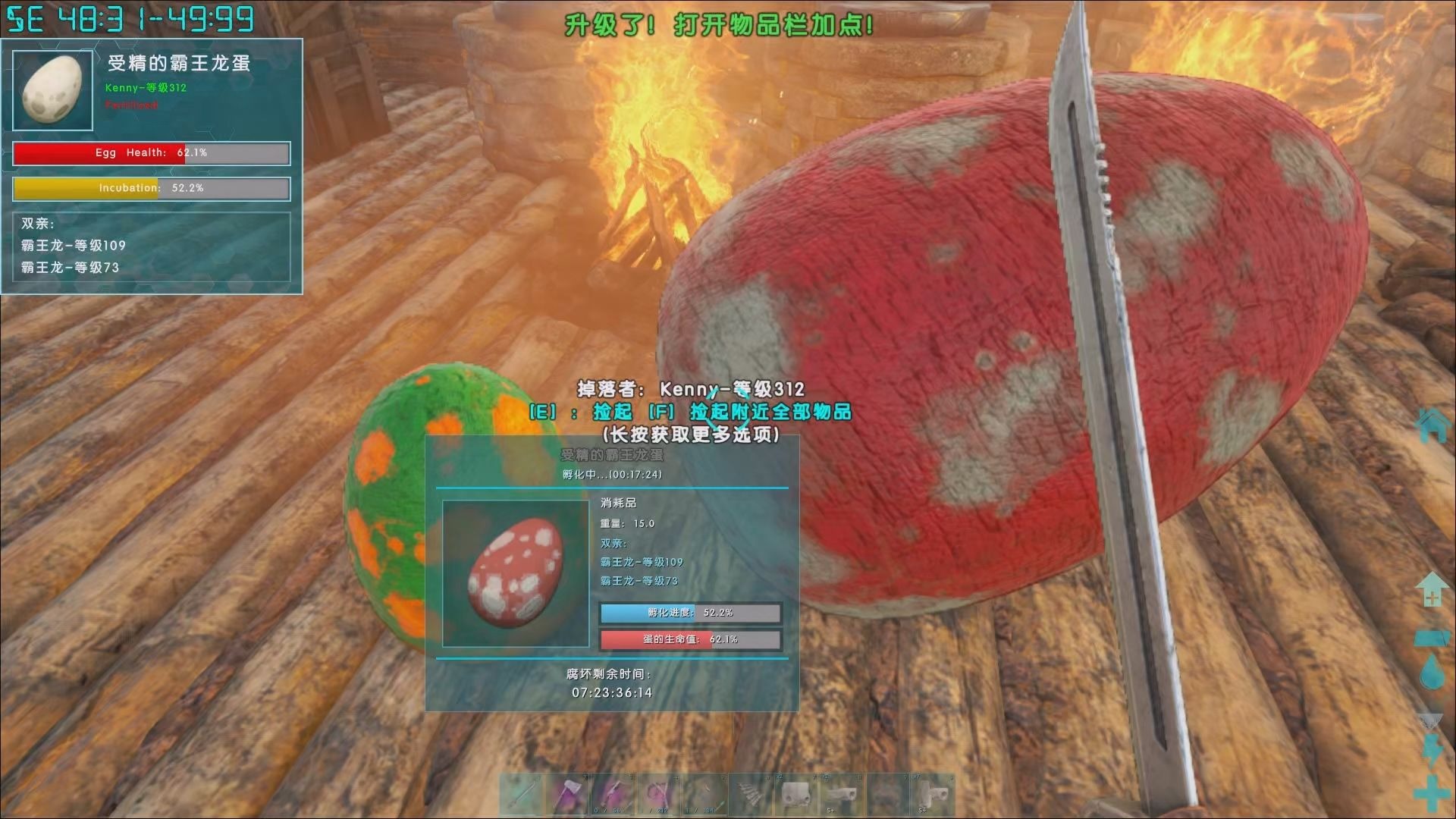Equip the purple hatchet from the hotbar
The image size is (1456, 819).
568,795
